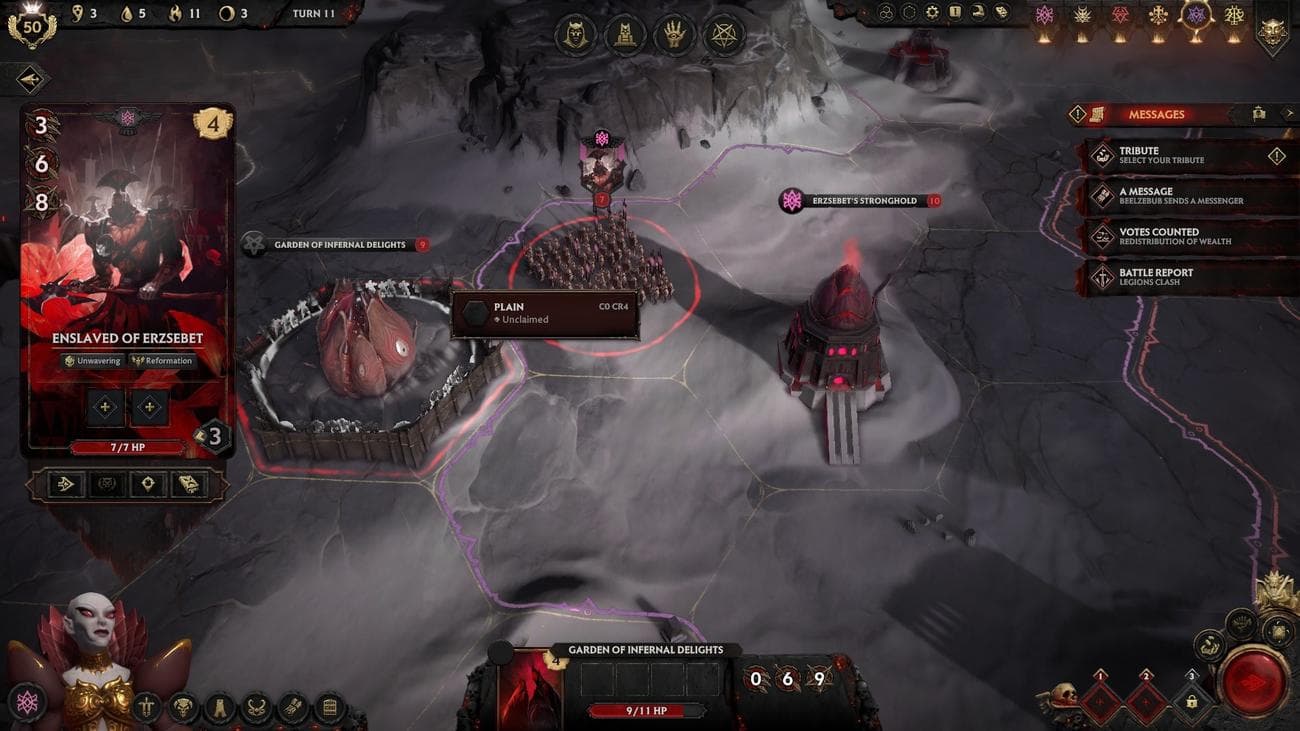The height and width of the screenshot is (731, 1300).
Task: Select Enslaved of Erzsebet legion card
Action: [x=127, y=280]
